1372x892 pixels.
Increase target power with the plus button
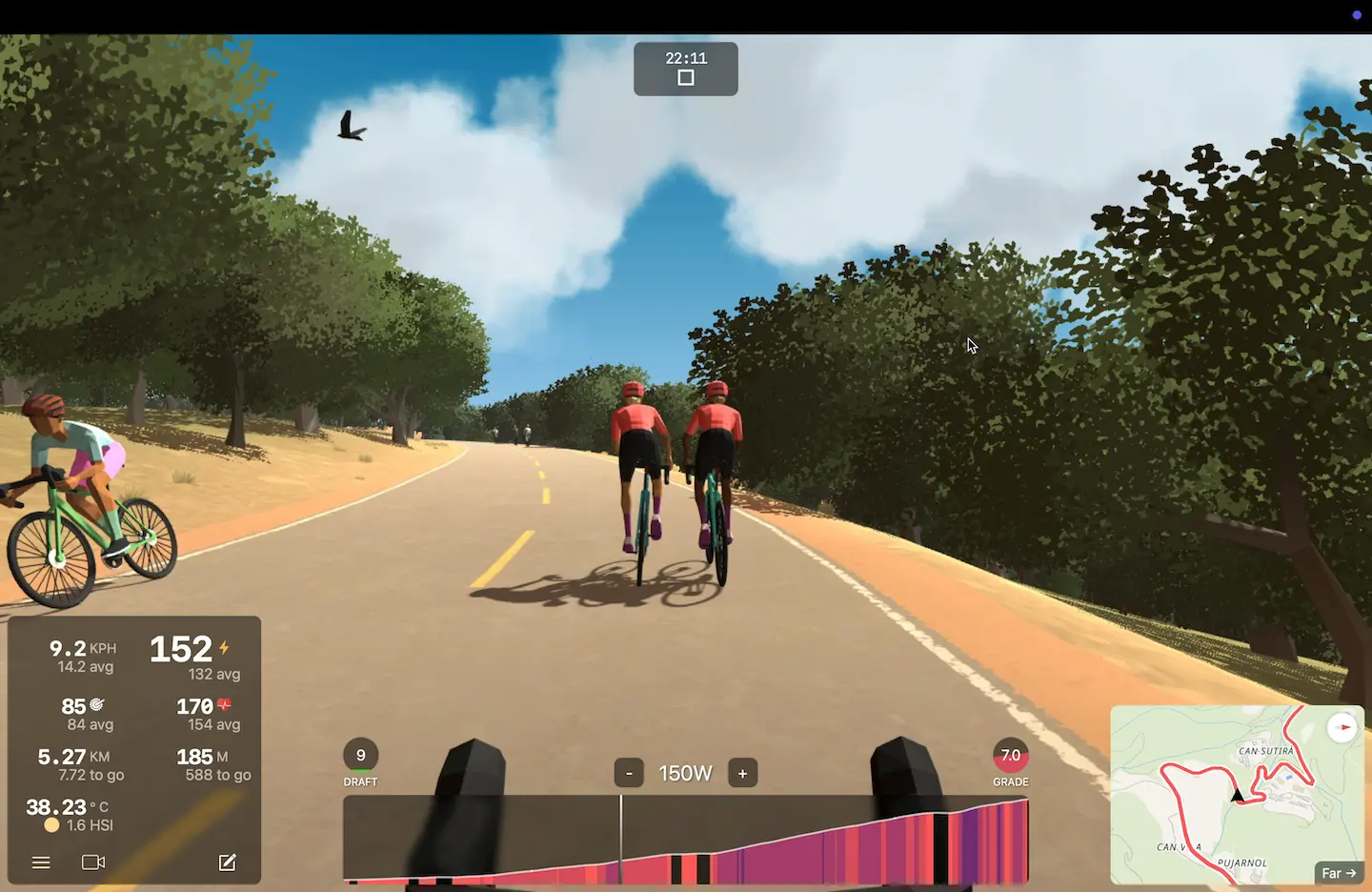[x=742, y=773]
